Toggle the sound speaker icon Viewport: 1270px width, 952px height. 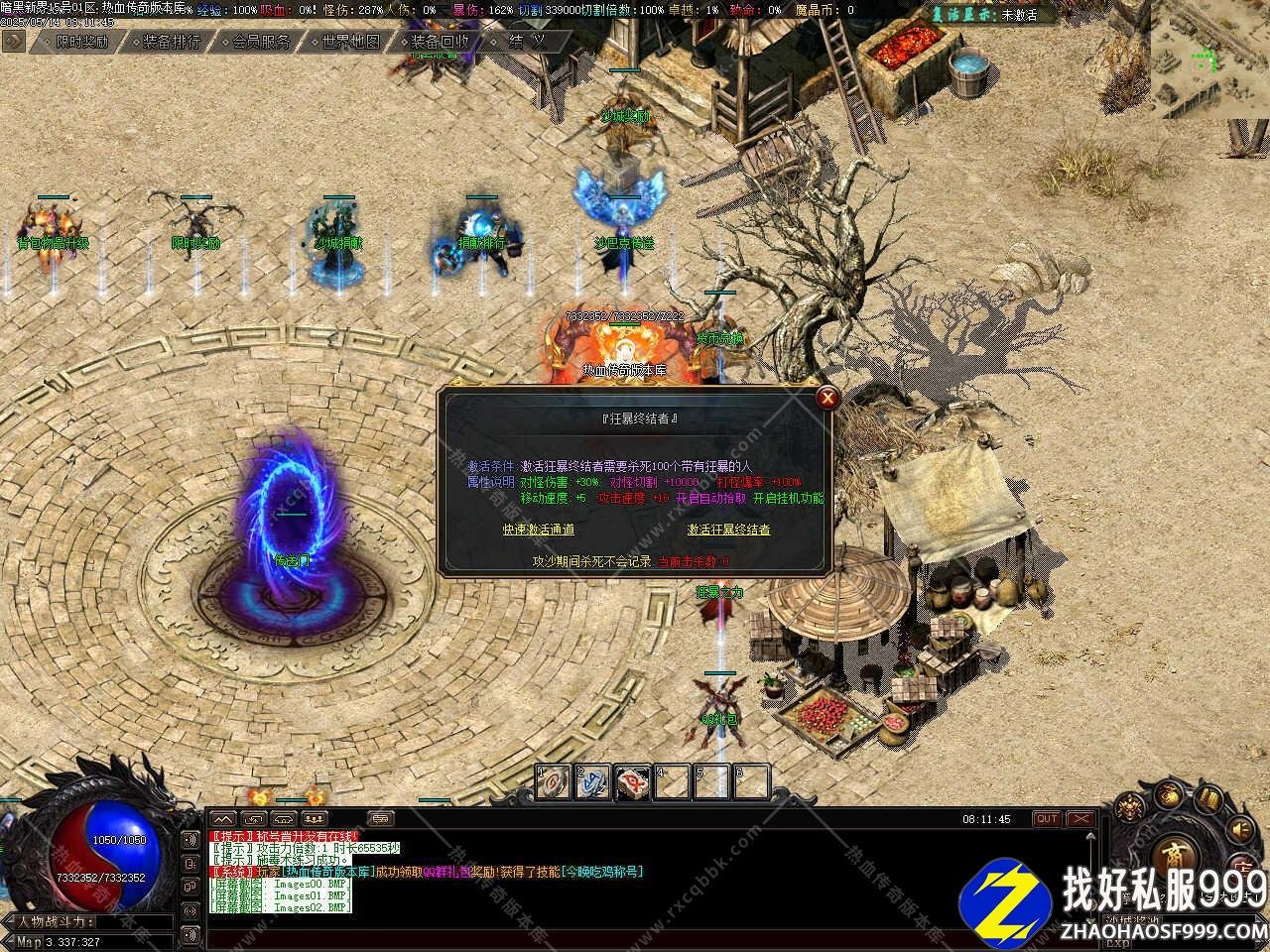[x=1240, y=829]
